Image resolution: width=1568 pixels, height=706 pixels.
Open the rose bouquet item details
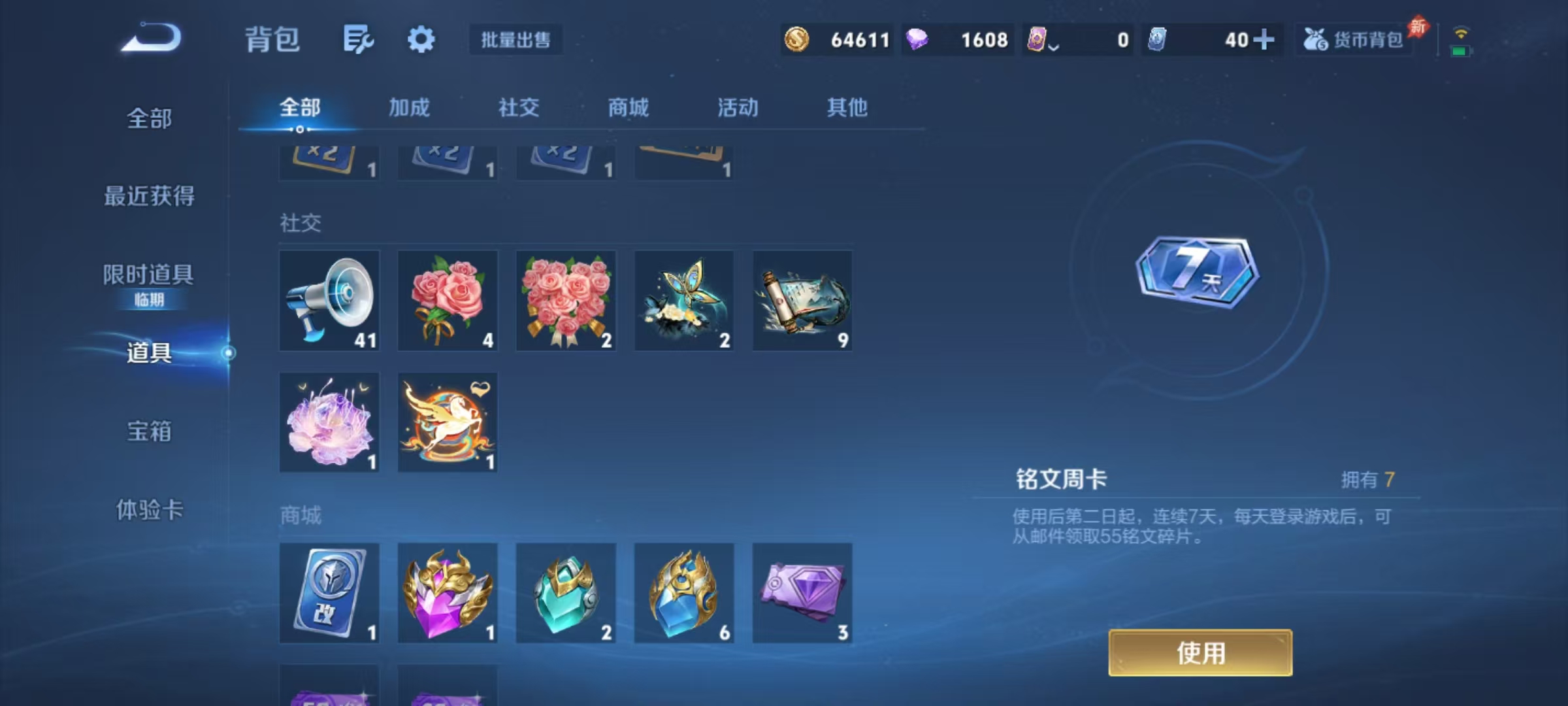coord(448,301)
